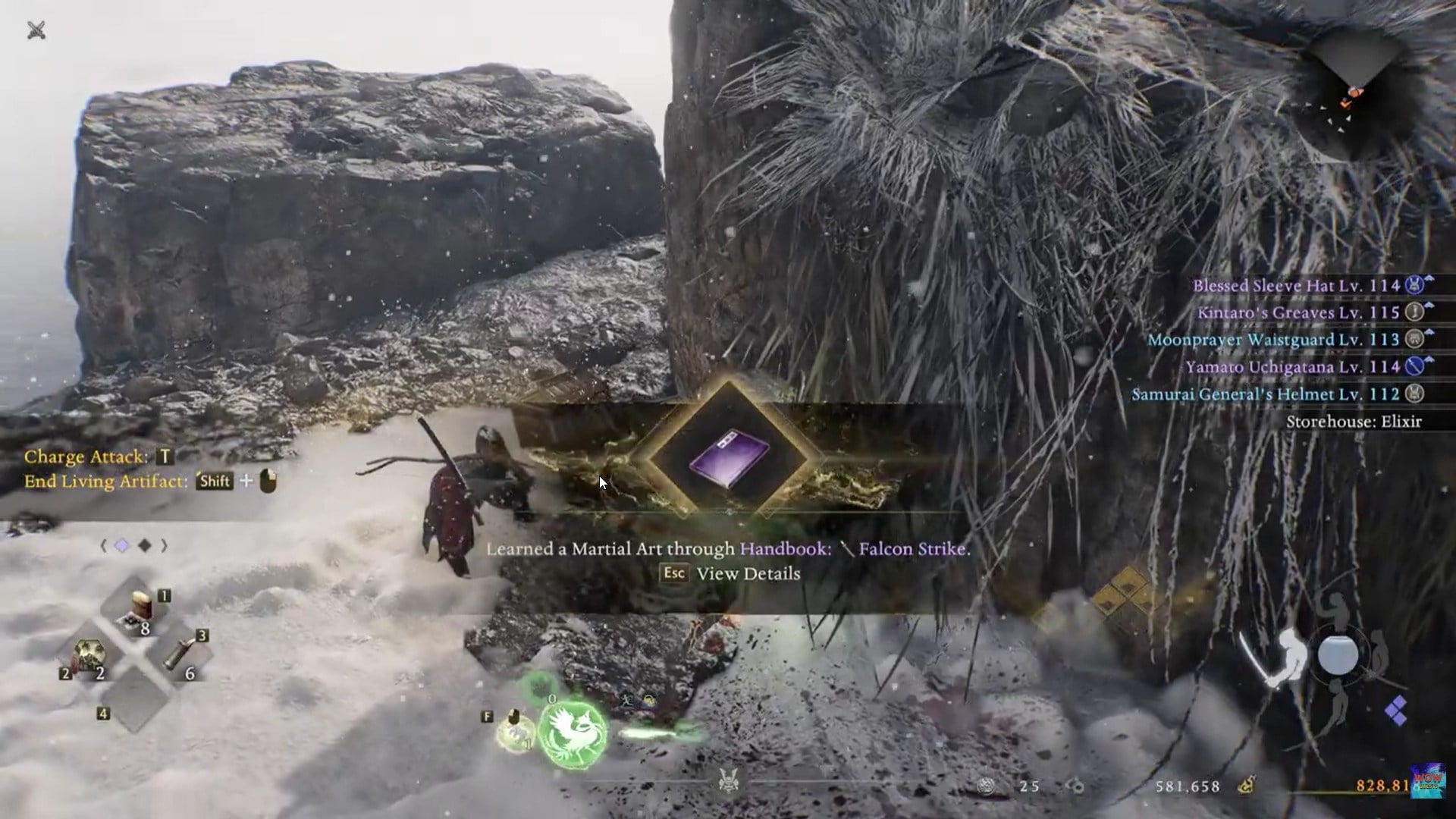Open the purple Handbook icon
The image size is (1456, 819).
tap(729, 458)
